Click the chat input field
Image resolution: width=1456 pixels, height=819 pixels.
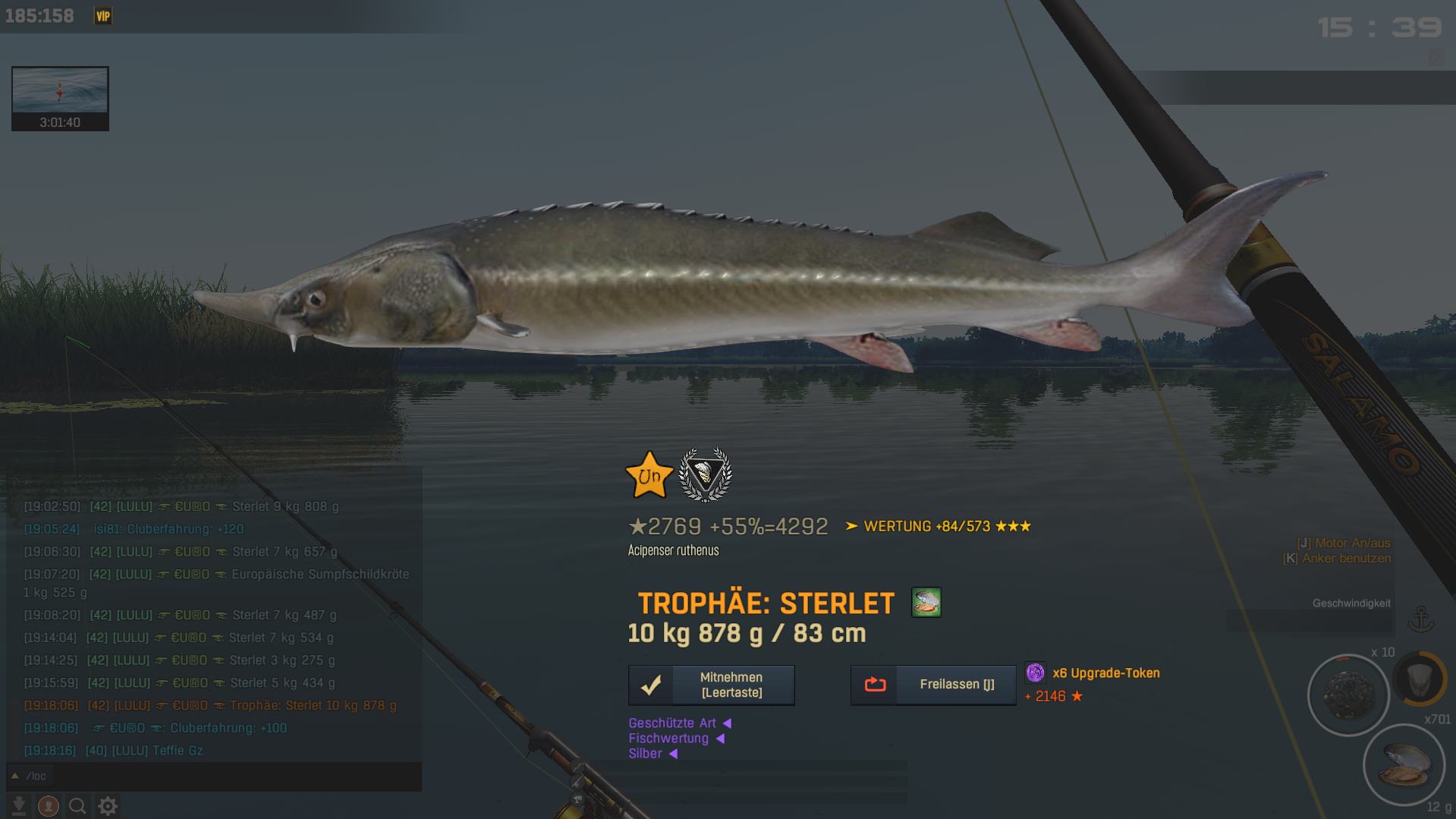[220, 776]
